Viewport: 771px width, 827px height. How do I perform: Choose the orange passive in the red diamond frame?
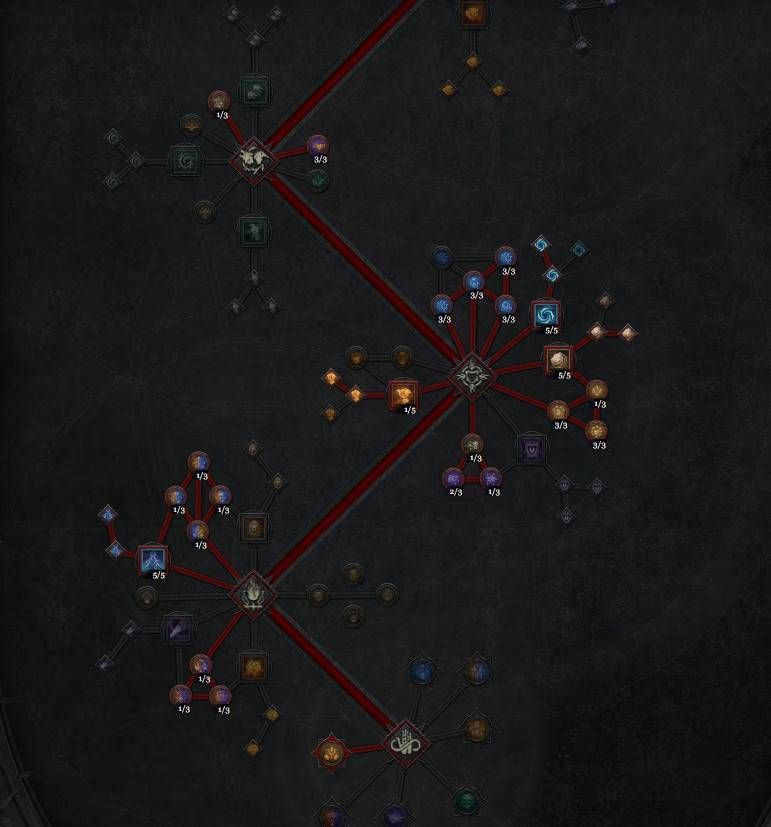point(331,752)
